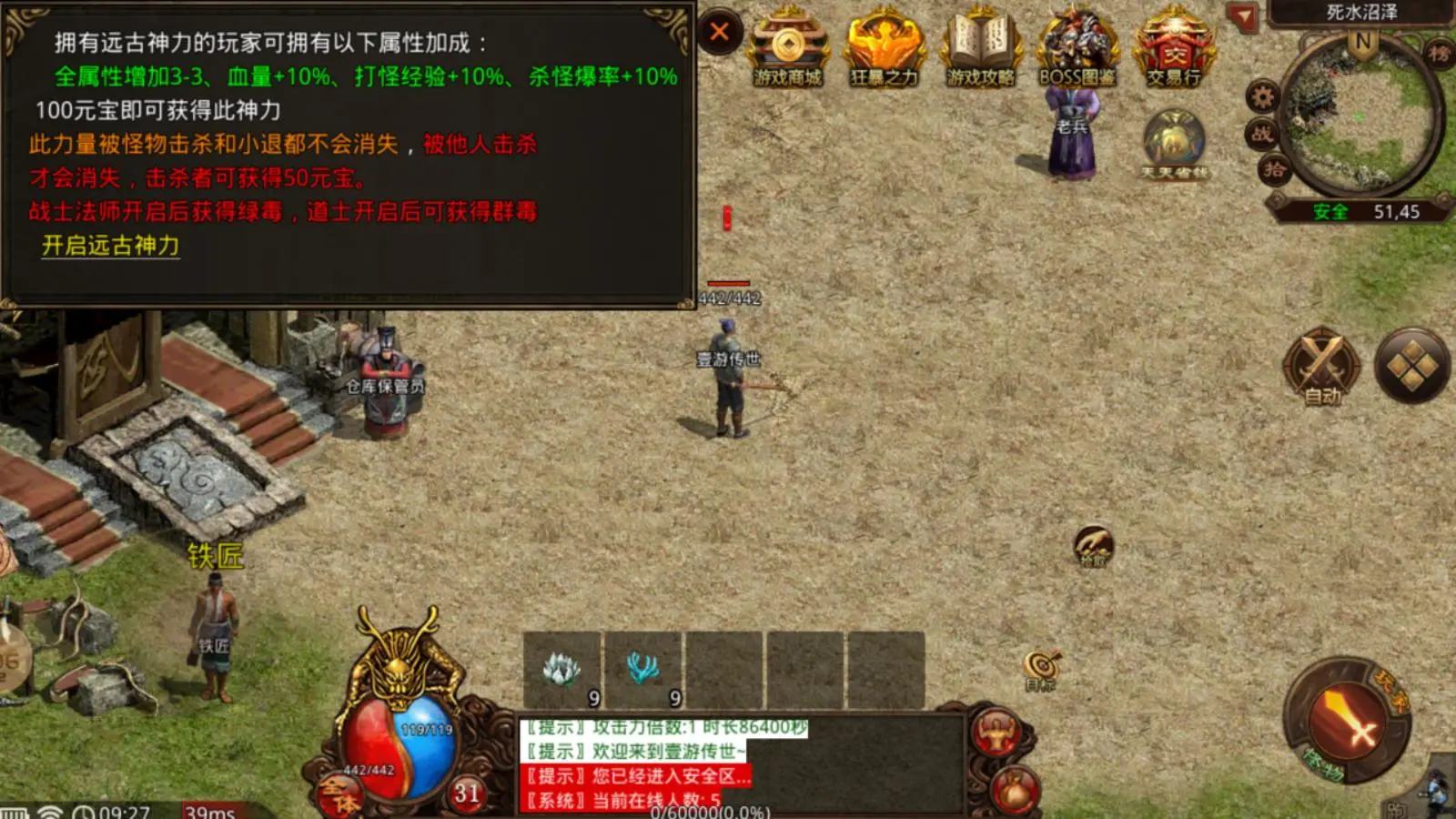Toggle the 拾 auto-pickup icon
This screenshot has width=1456, height=819.
pyautogui.click(x=1274, y=168)
